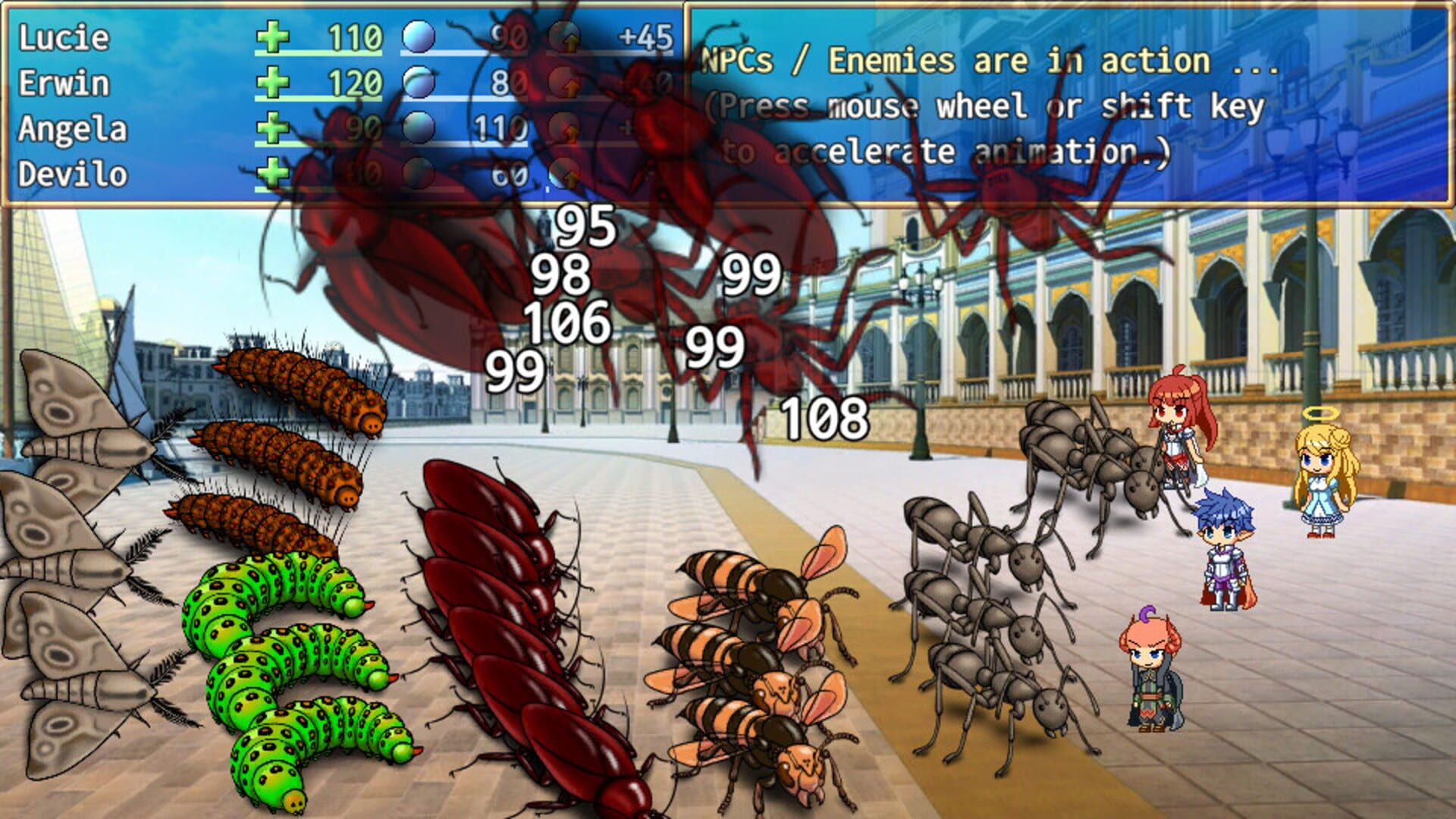1456x819 pixels.
Task: Click the NPCs / Enemies action message box
Action: click(1062, 99)
